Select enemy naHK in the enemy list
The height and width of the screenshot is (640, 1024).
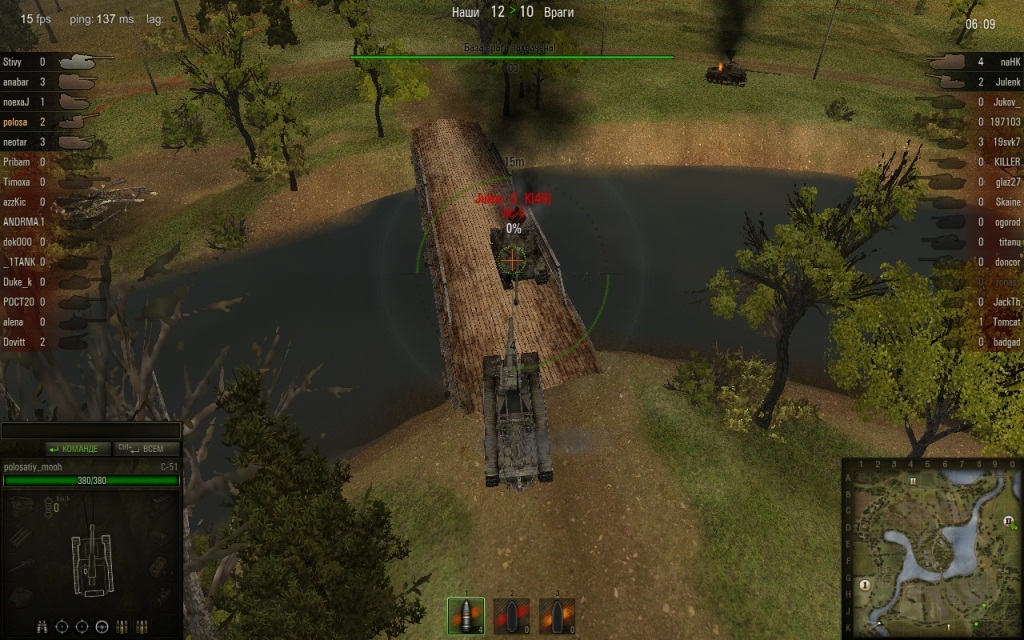coord(1006,62)
